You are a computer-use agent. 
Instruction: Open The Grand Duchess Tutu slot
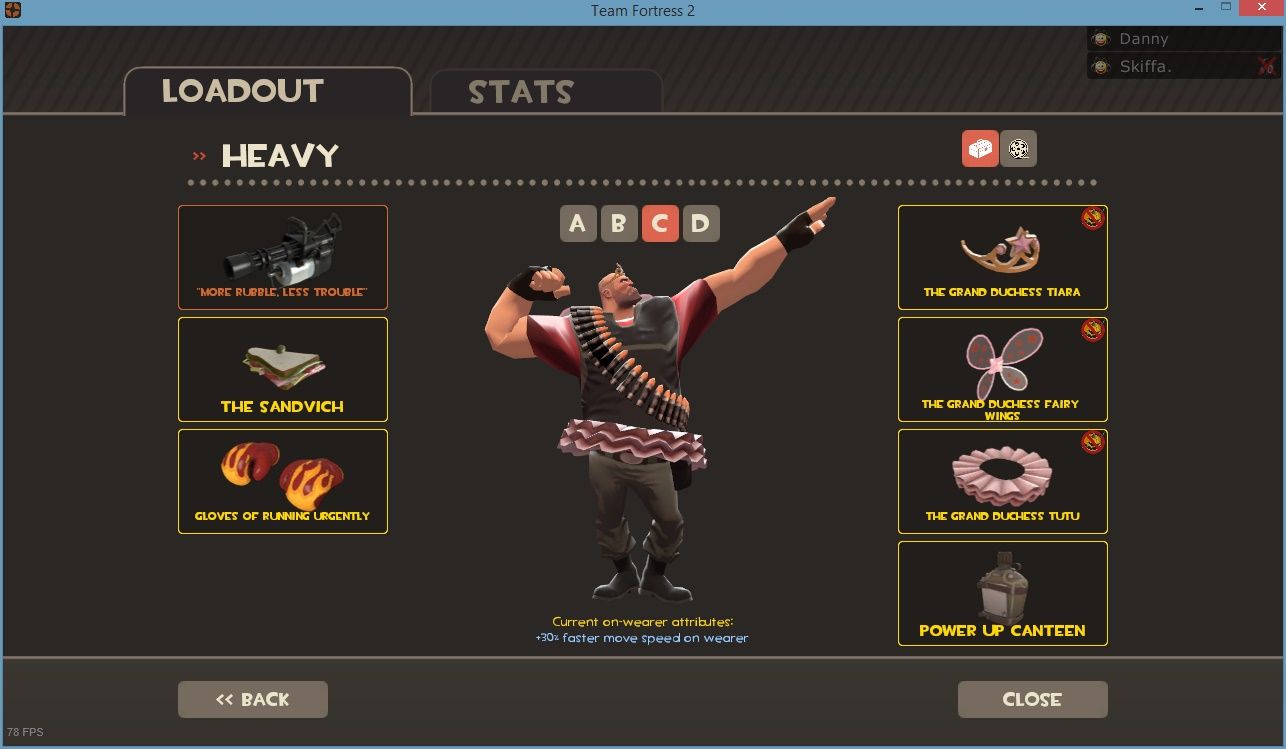coord(1002,481)
